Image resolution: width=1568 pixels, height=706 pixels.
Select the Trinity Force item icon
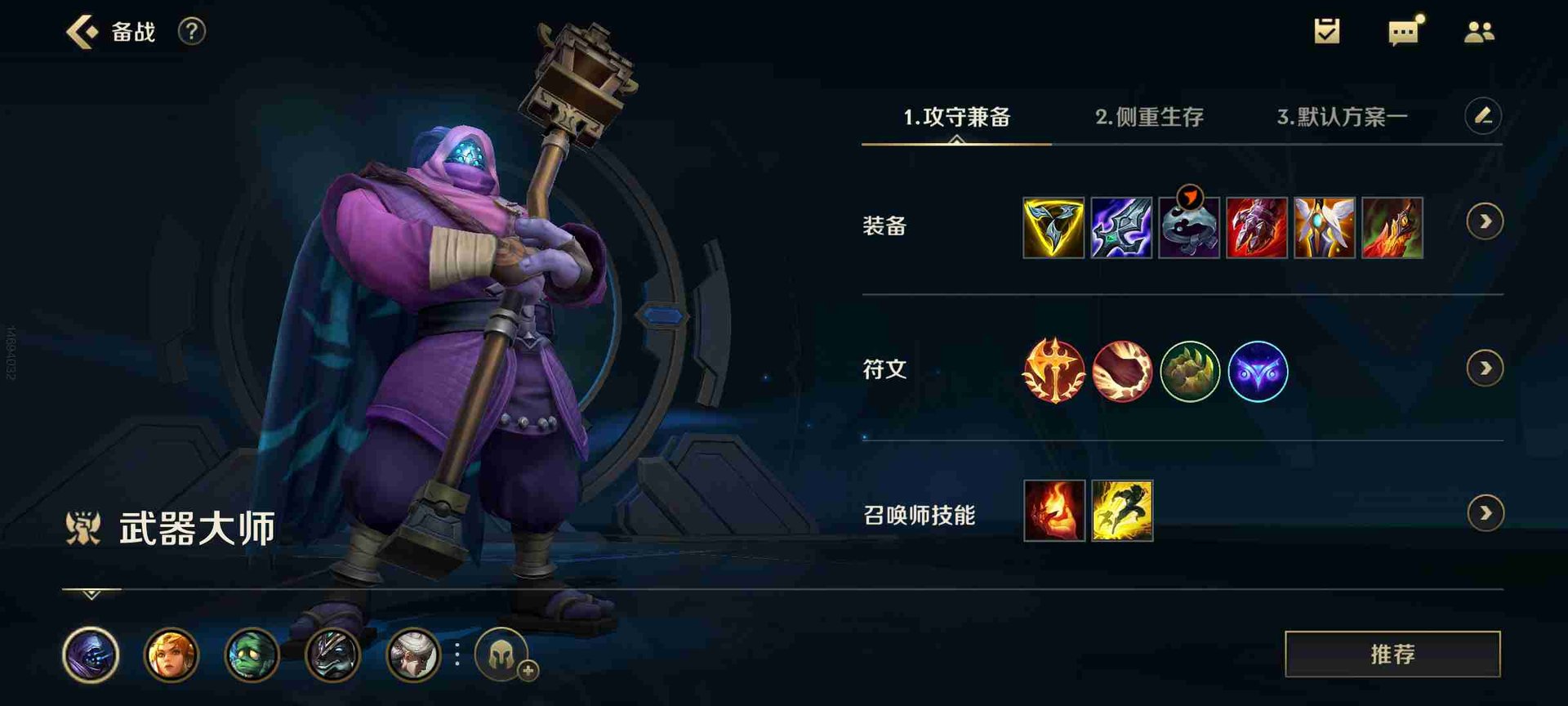tap(1053, 227)
